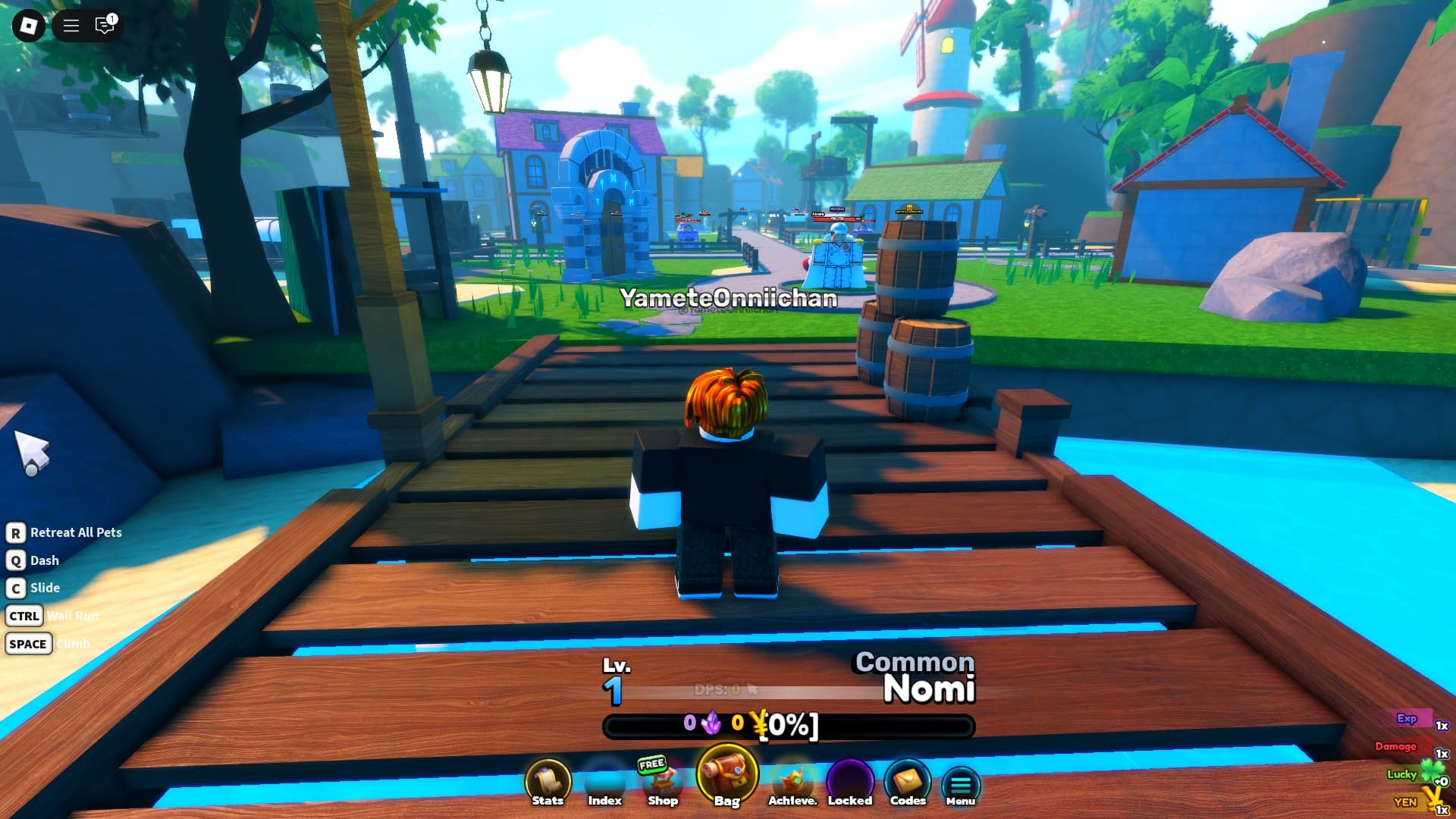Select the purple Locked button

pos(850,783)
